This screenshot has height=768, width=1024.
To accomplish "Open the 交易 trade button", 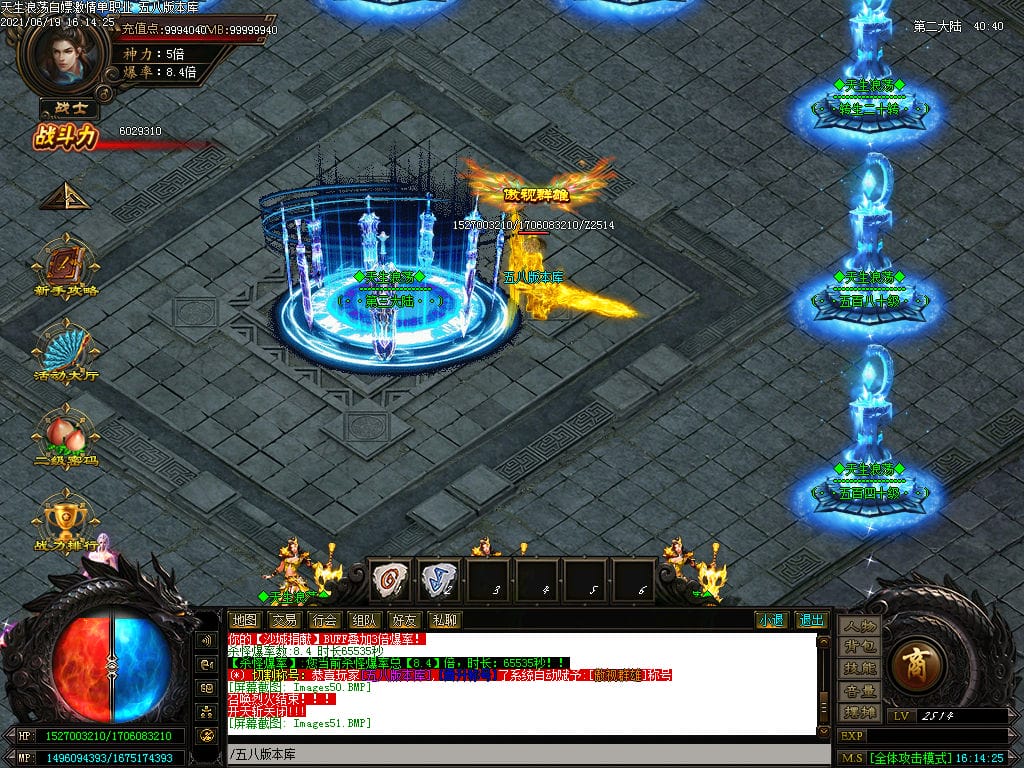I will point(284,620).
